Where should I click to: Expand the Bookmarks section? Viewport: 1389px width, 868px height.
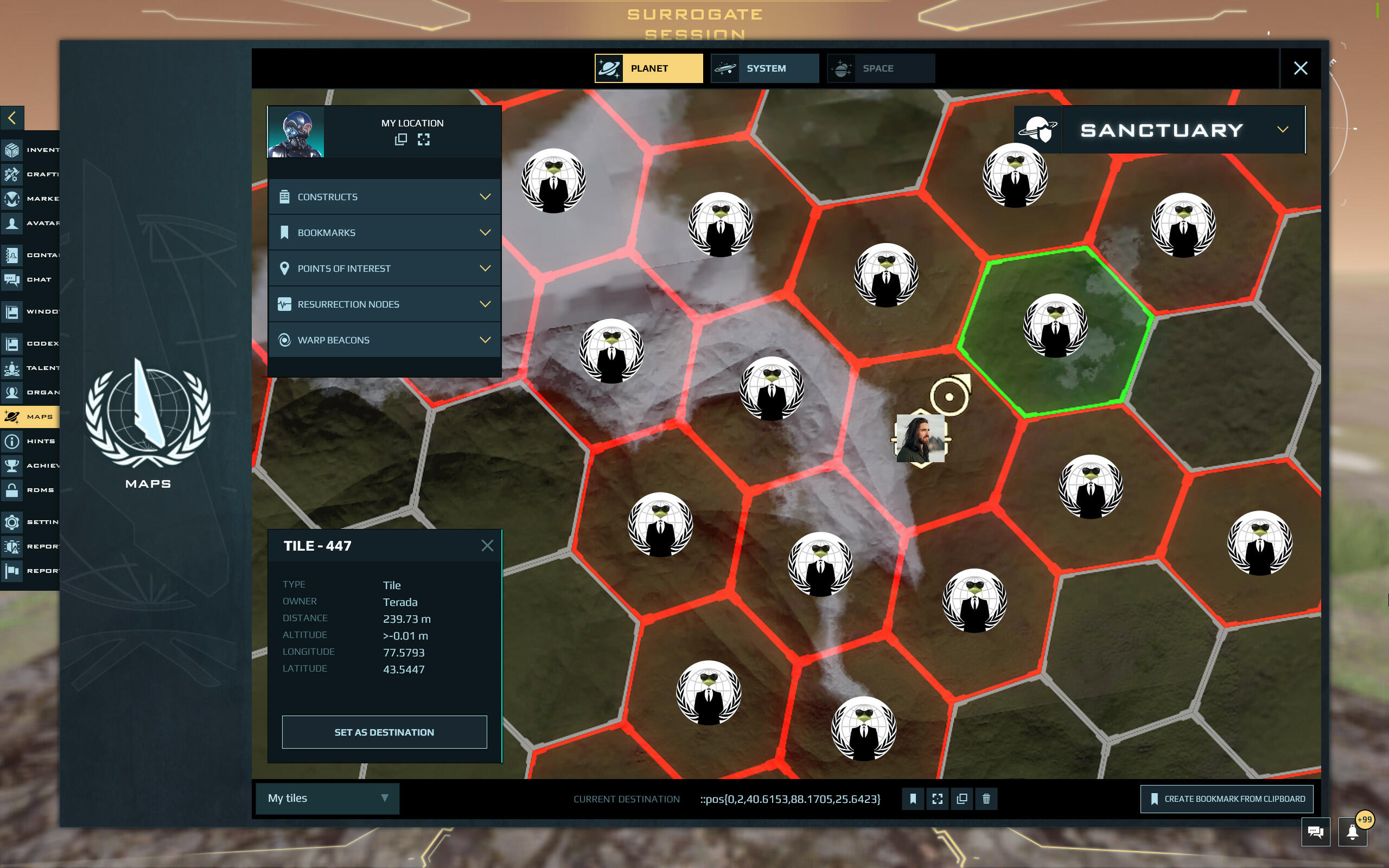pyautogui.click(x=384, y=233)
